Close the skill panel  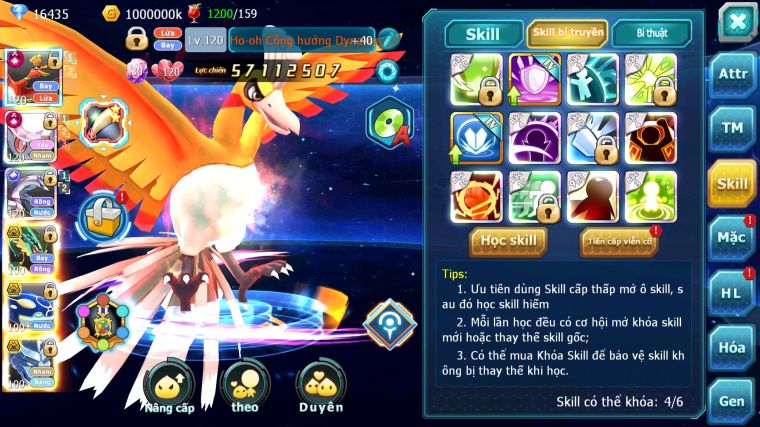[x=737, y=20]
